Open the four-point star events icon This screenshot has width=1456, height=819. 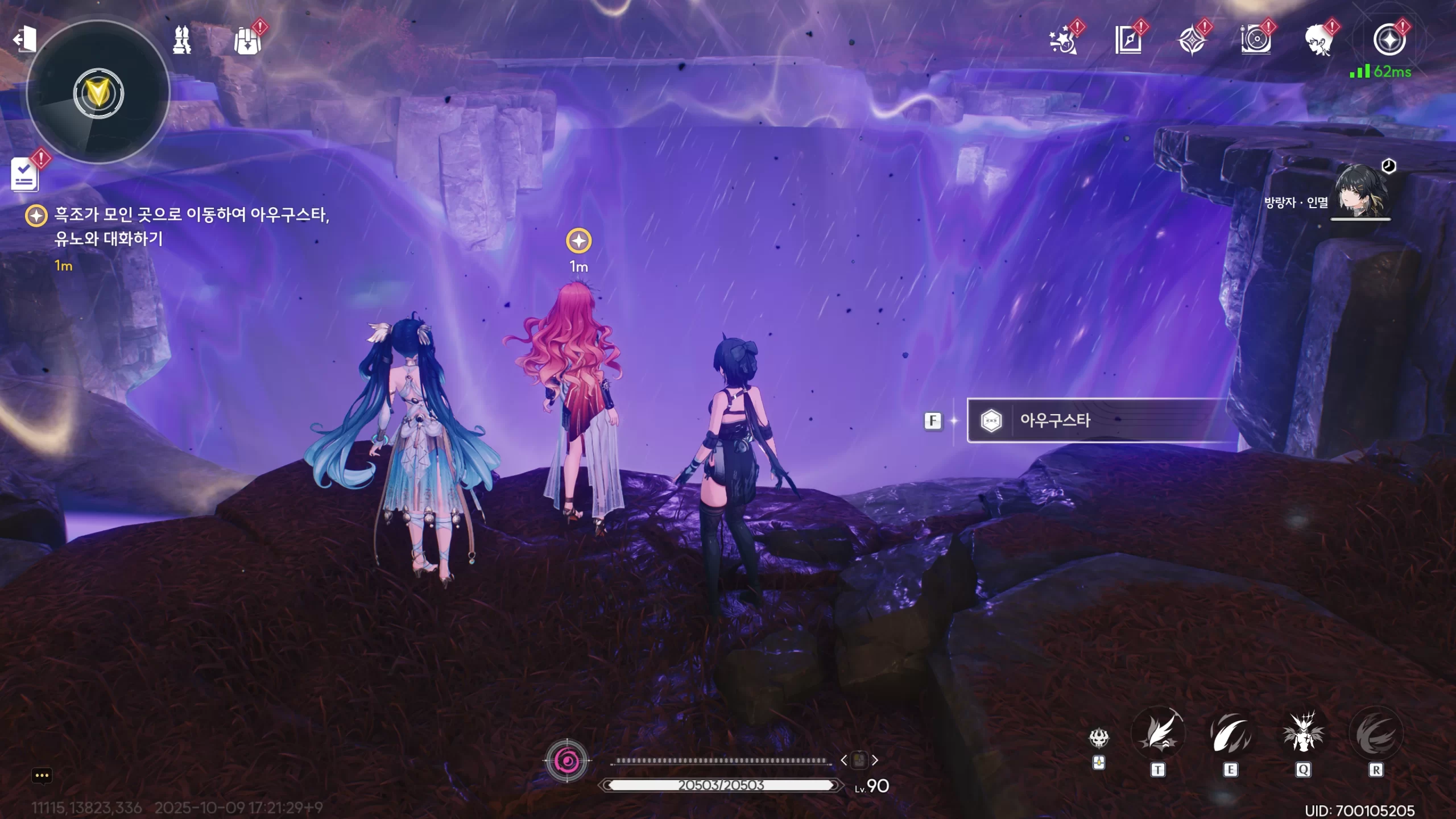1192,41
